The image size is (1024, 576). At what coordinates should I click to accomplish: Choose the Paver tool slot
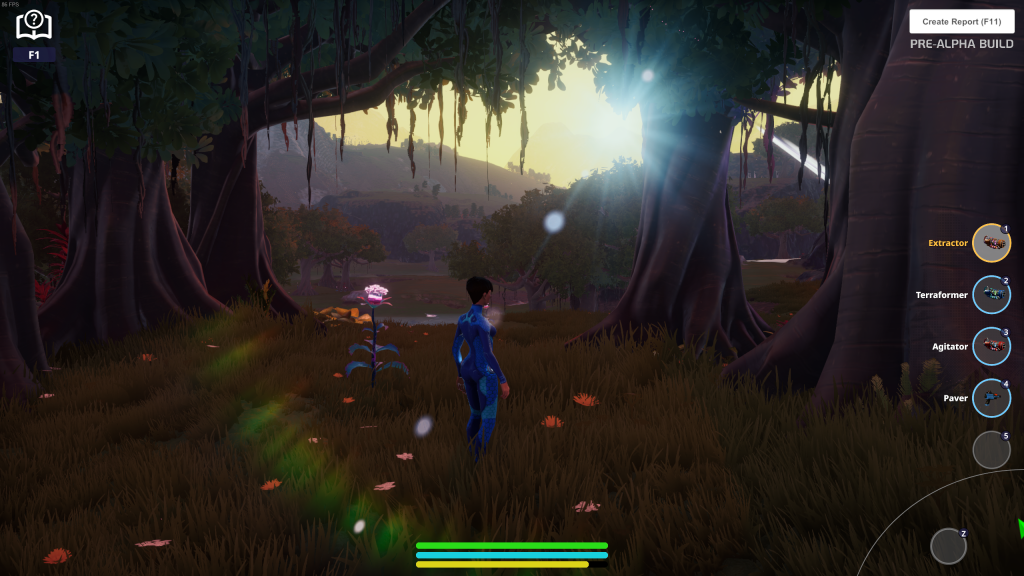click(991, 398)
